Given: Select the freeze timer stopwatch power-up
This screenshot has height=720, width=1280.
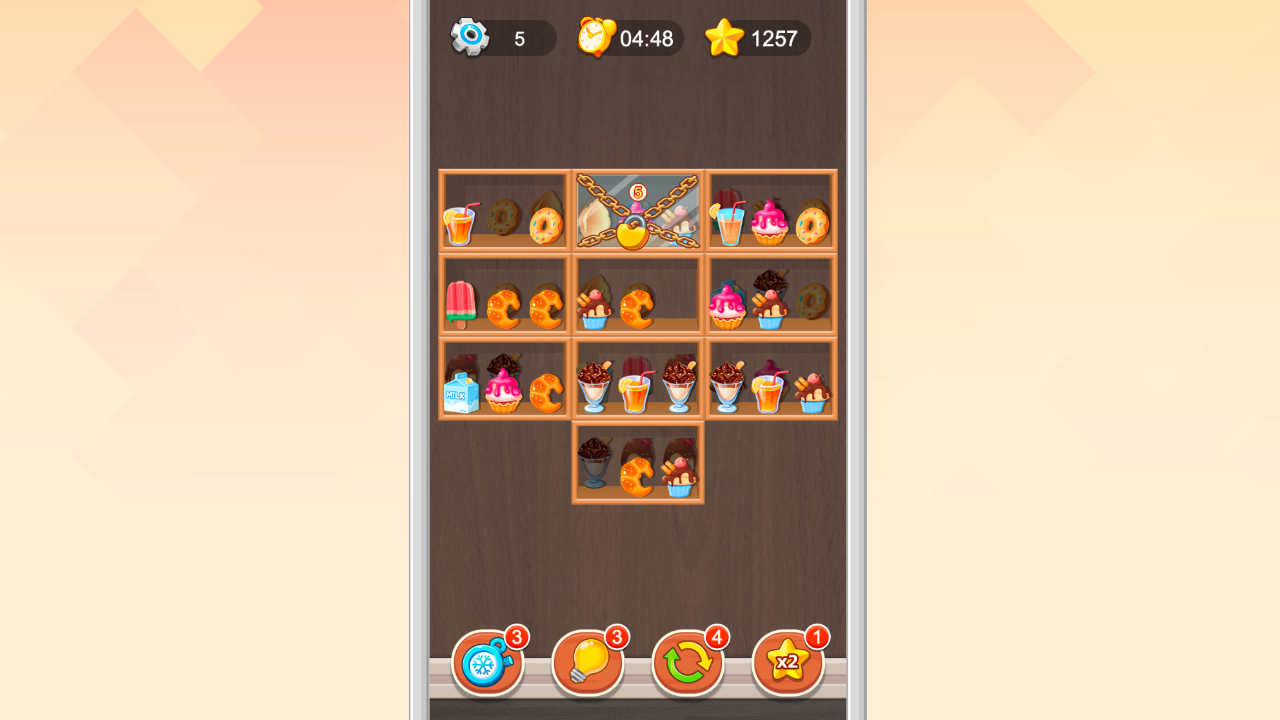Looking at the screenshot, I should pyautogui.click(x=489, y=661).
